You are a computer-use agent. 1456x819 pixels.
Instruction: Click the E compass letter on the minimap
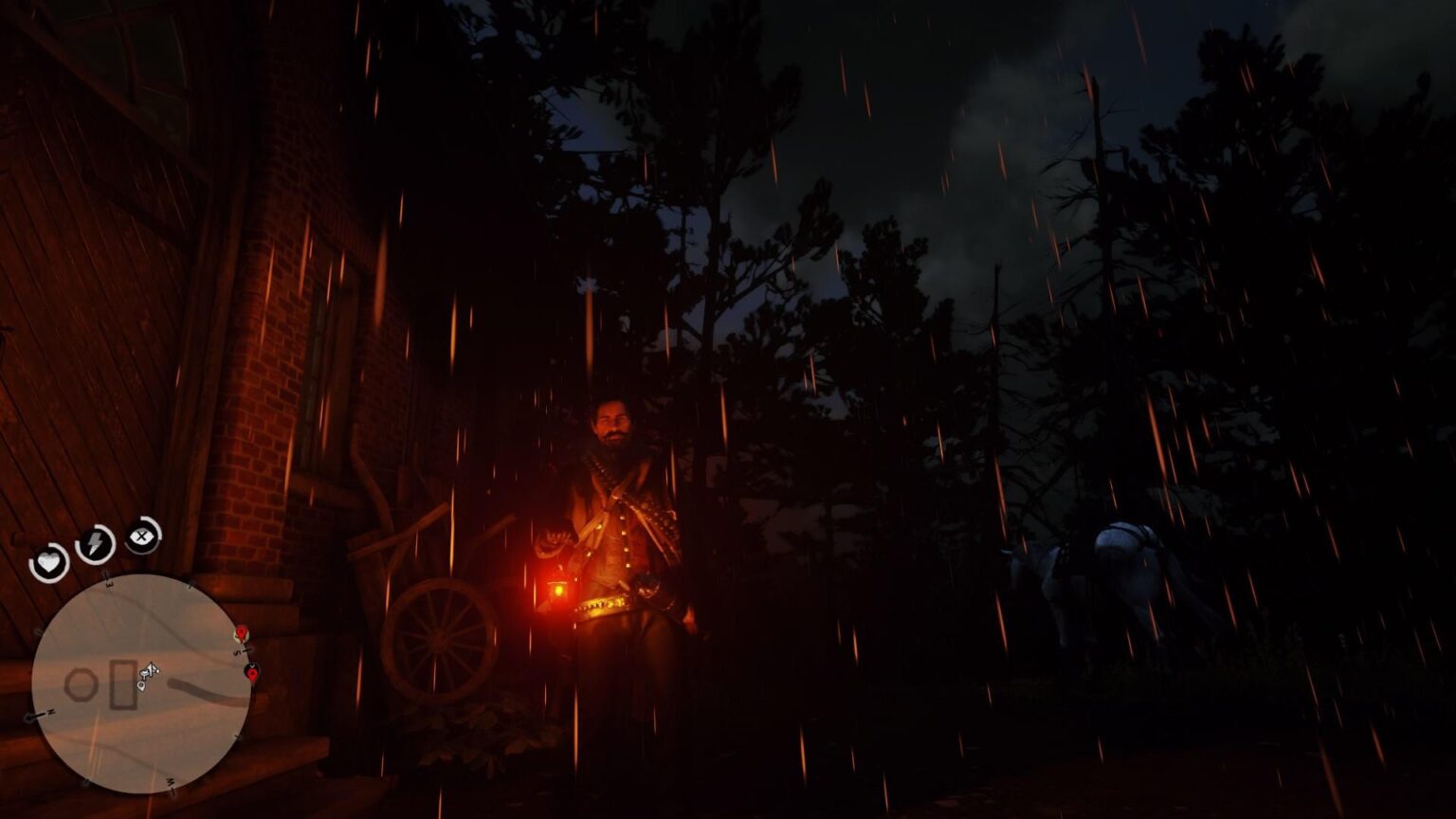(x=107, y=583)
